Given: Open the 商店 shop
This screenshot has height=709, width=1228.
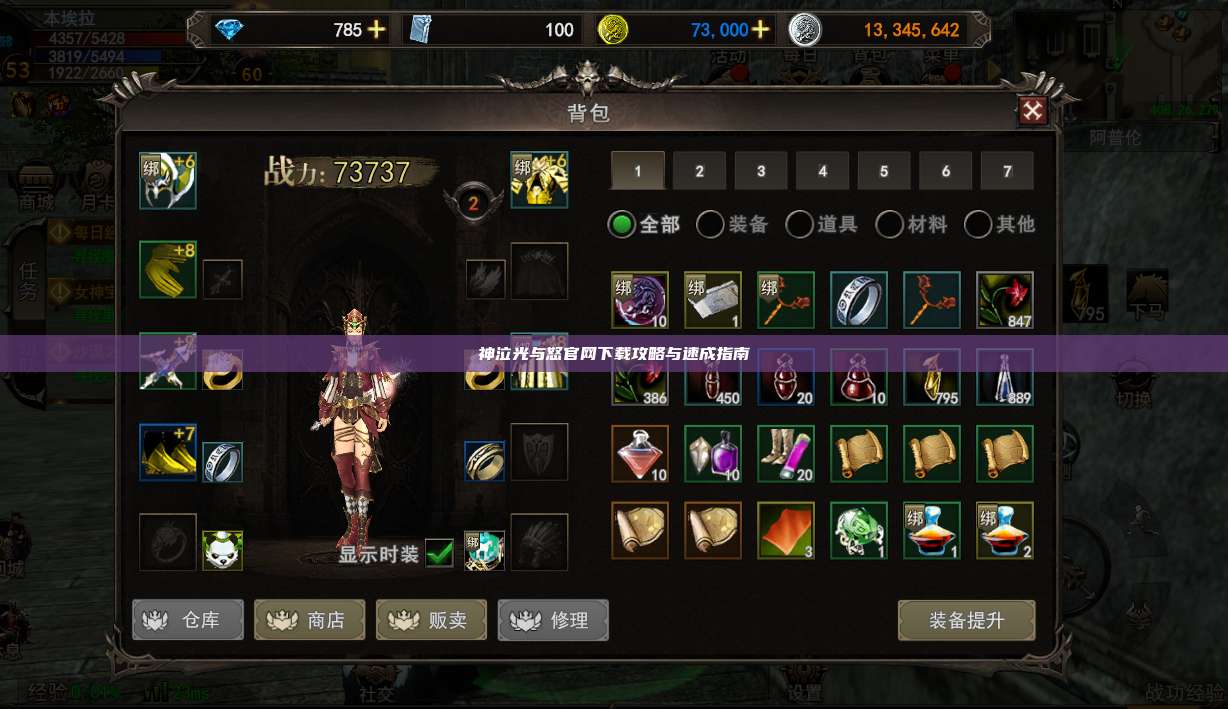Looking at the screenshot, I should [x=310, y=620].
